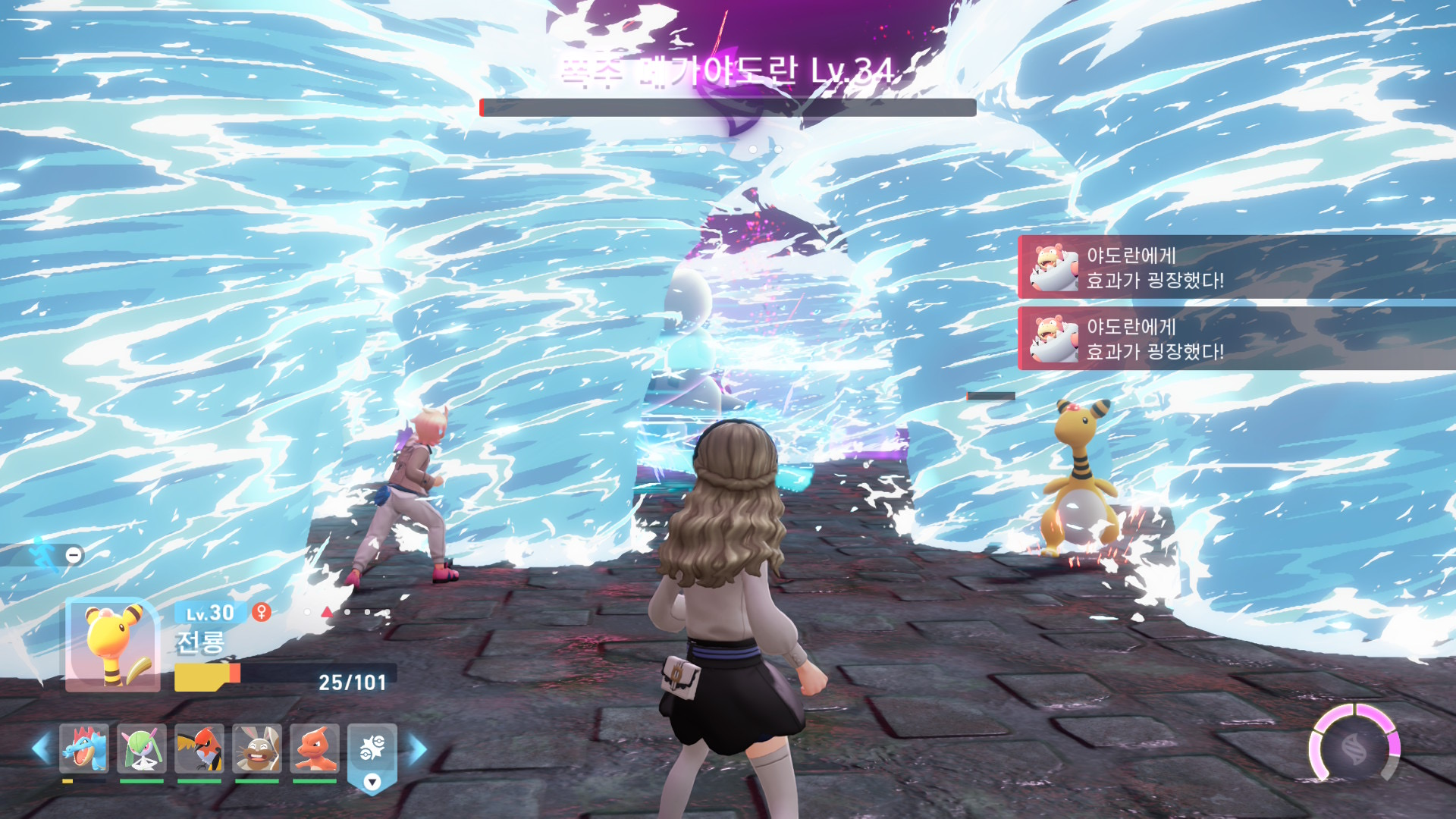This screenshot has width=1456, height=819.
Task: Select the active Ampharos portrait
Action: point(113,645)
